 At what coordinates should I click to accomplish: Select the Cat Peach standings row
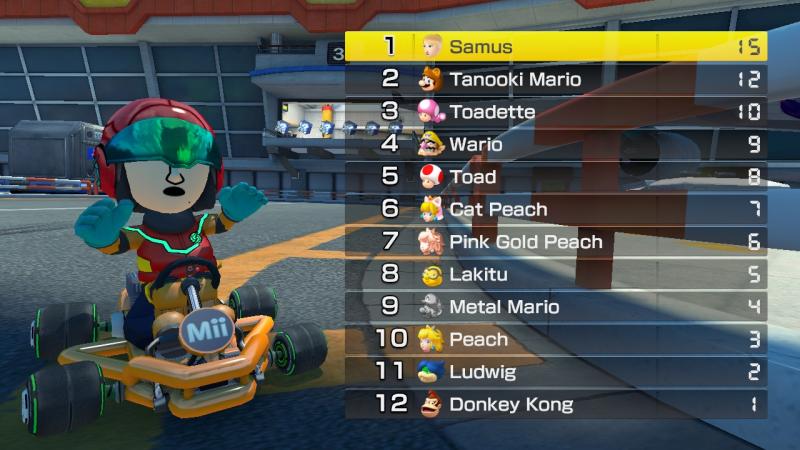click(556, 209)
